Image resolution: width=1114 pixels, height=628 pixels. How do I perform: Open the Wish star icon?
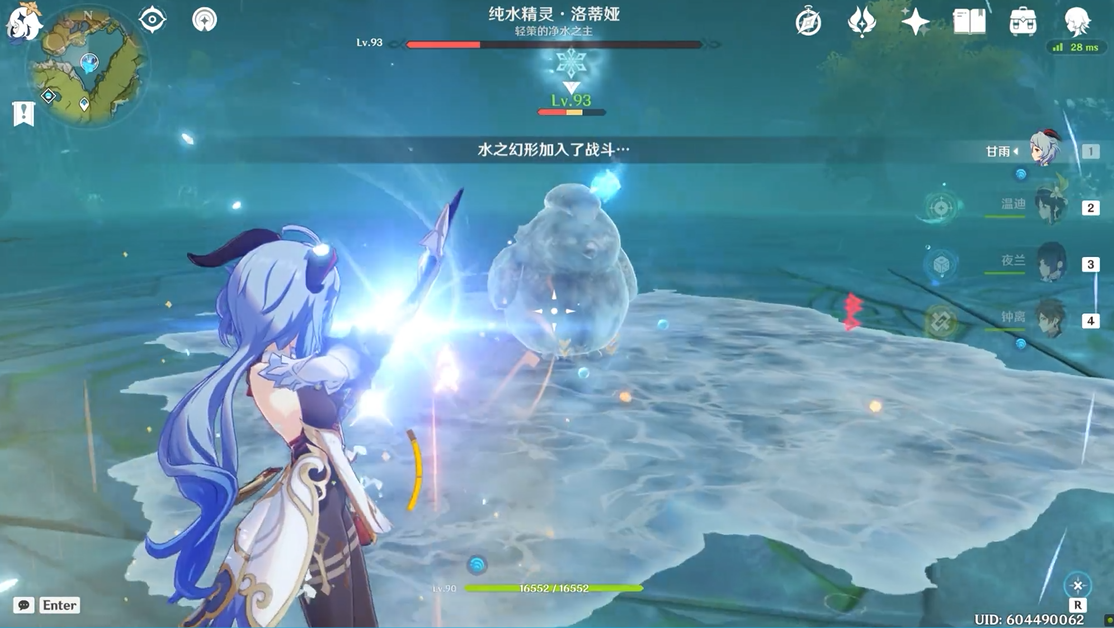(915, 21)
